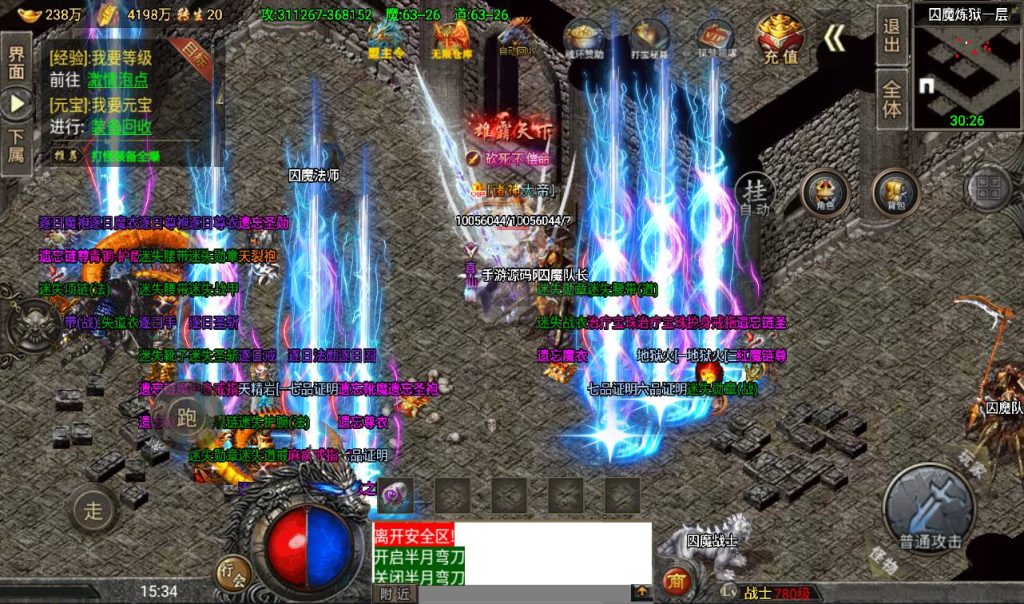Open the four-square grid menu button
The width and height of the screenshot is (1024, 604).
[x=989, y=190]
